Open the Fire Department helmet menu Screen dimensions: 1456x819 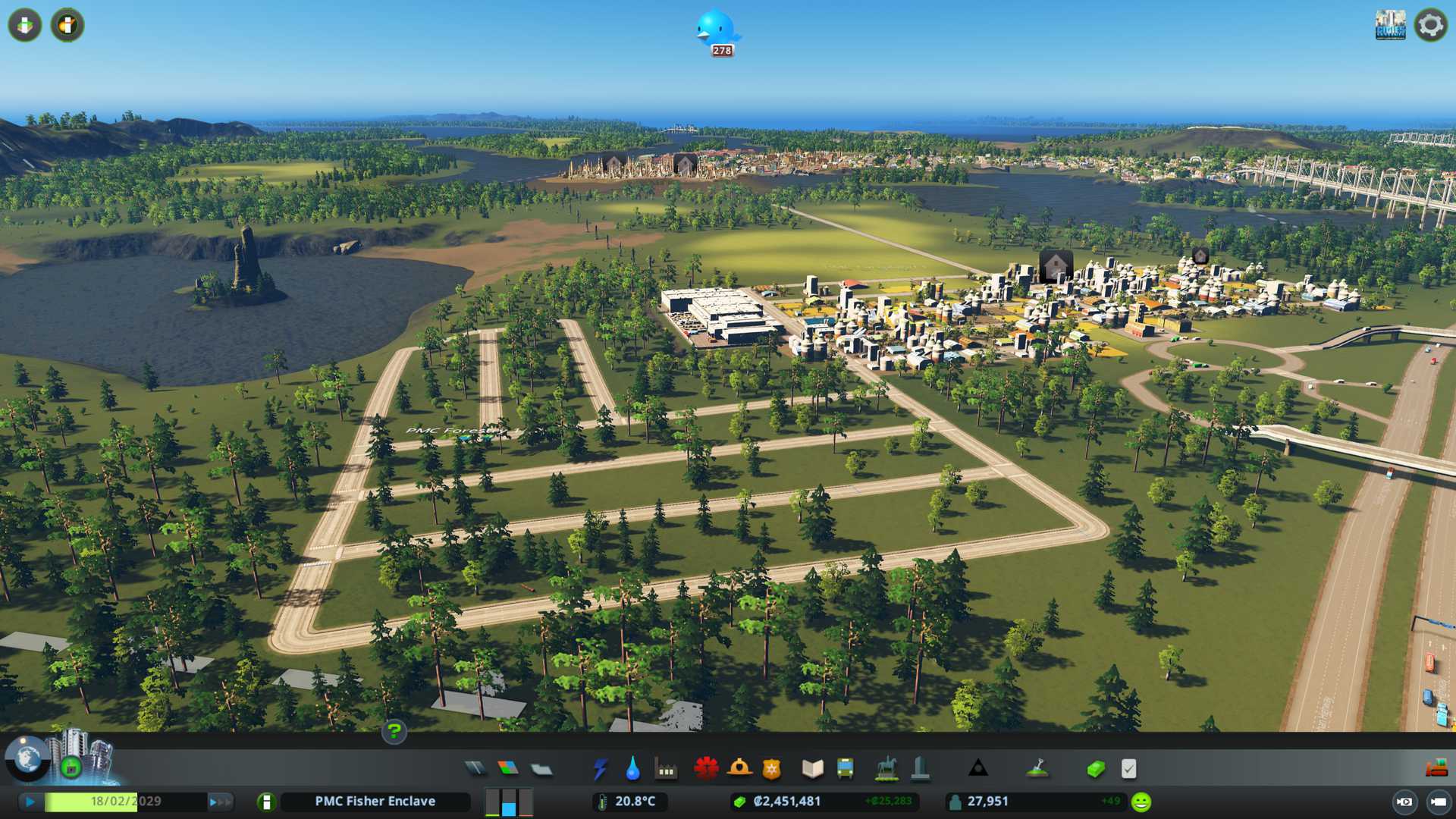(739, 769)
